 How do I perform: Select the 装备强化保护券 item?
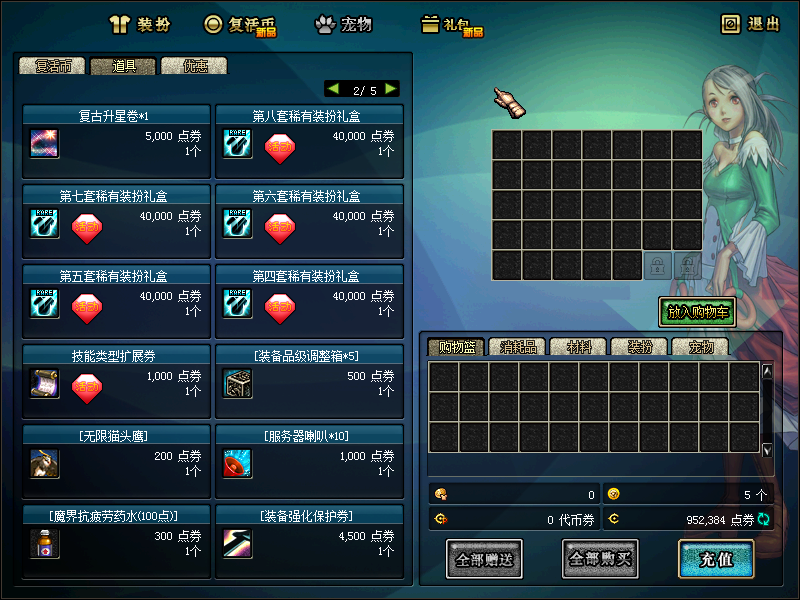click(x=237, y=544)
